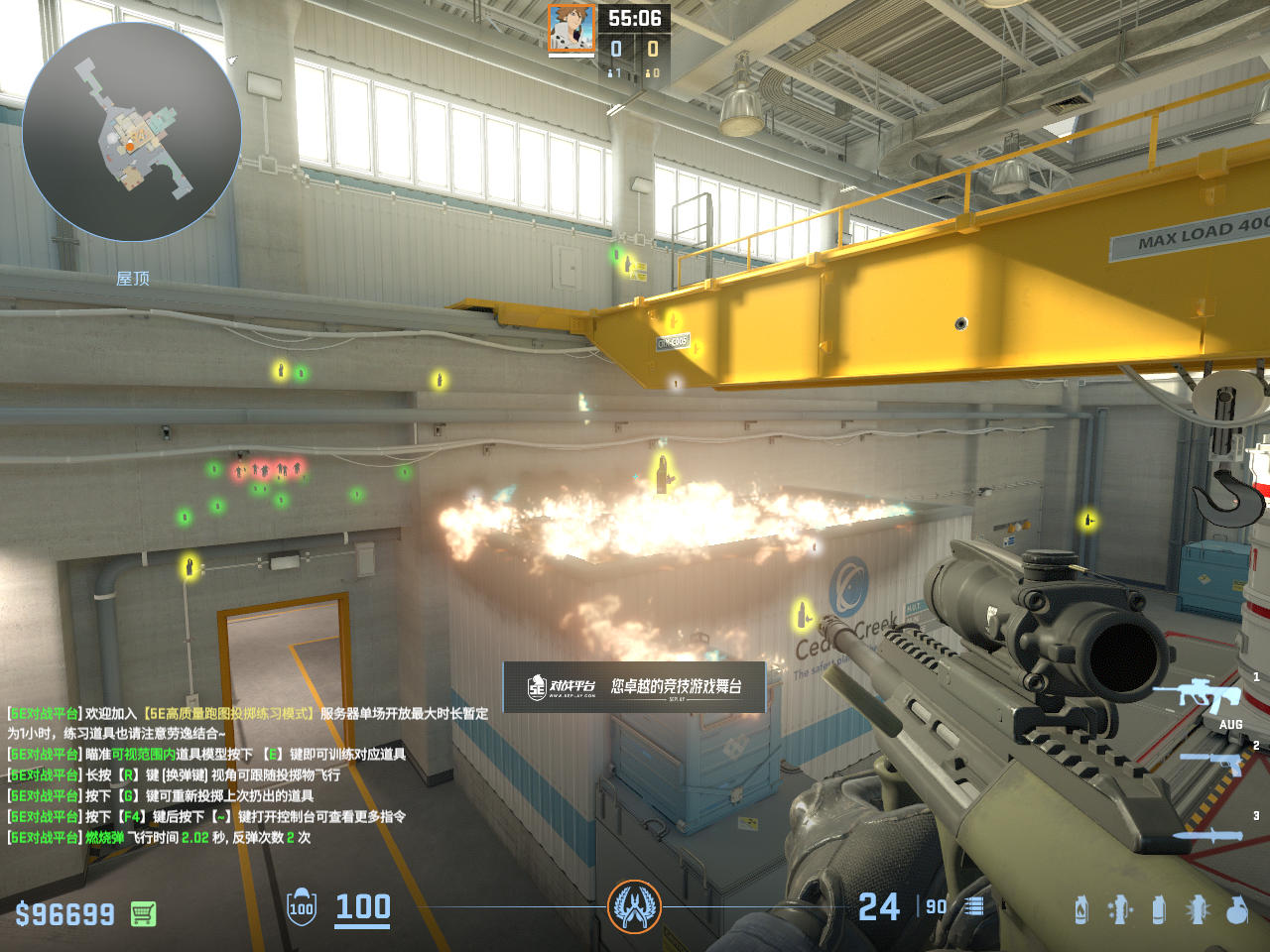Pick the smoke grenade icon

pyautogui.click(x=1158, y=909)
